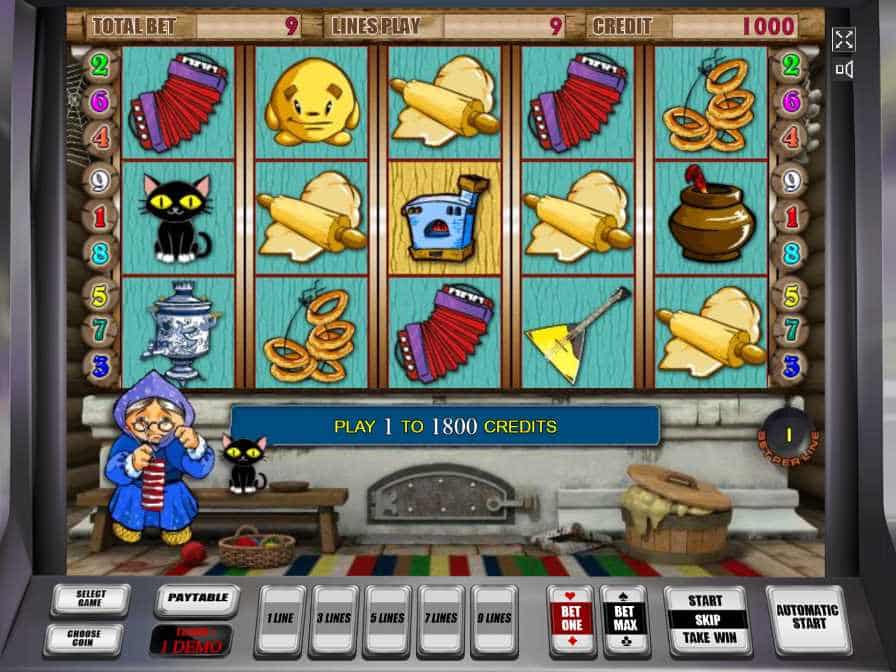
Task: Open the Select Game menu
Action: tap(91, 600)
